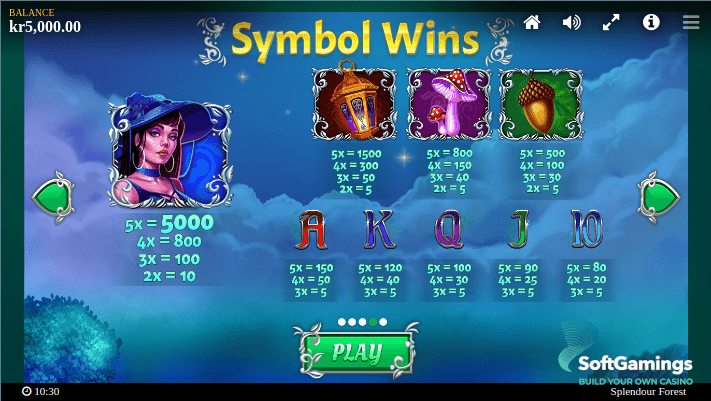Enter fullscreen mode

(x=611, y=22)
